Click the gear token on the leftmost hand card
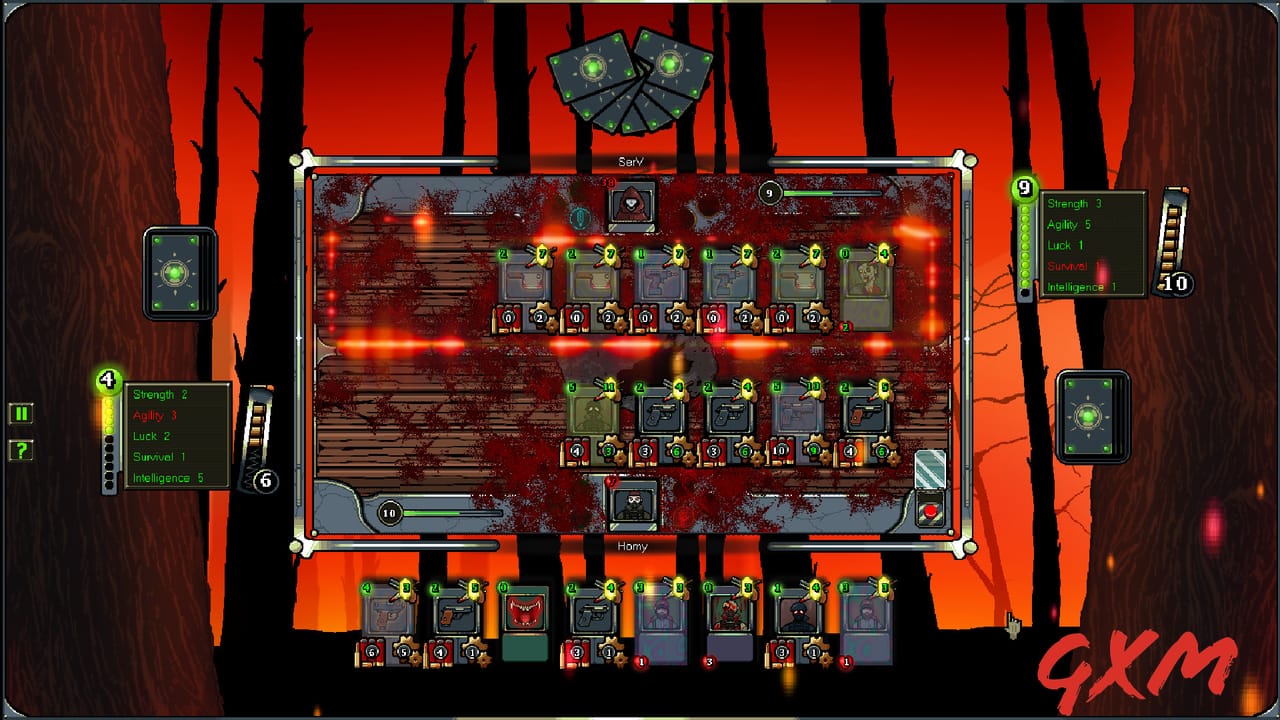Image resolution: width=1280 pixels, height=720 pixels. point(402,649)
